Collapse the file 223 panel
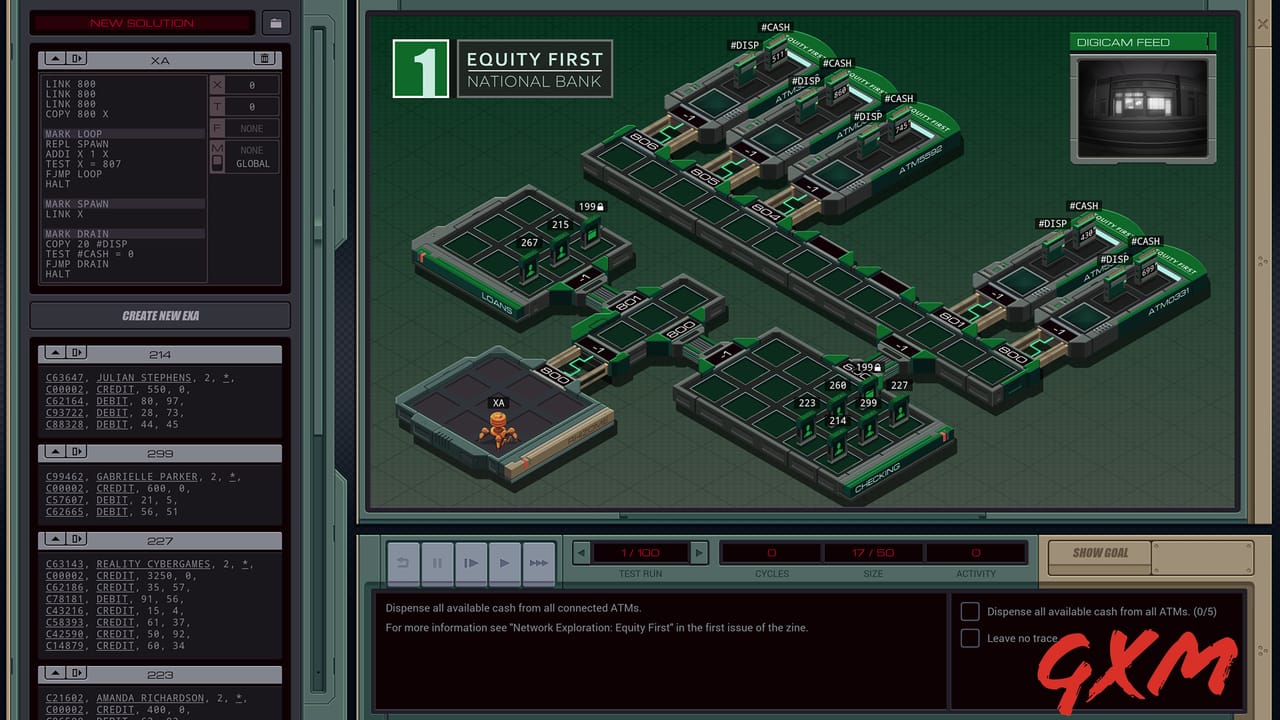Viewport: 1280px width, 720px height. [55, 674]
